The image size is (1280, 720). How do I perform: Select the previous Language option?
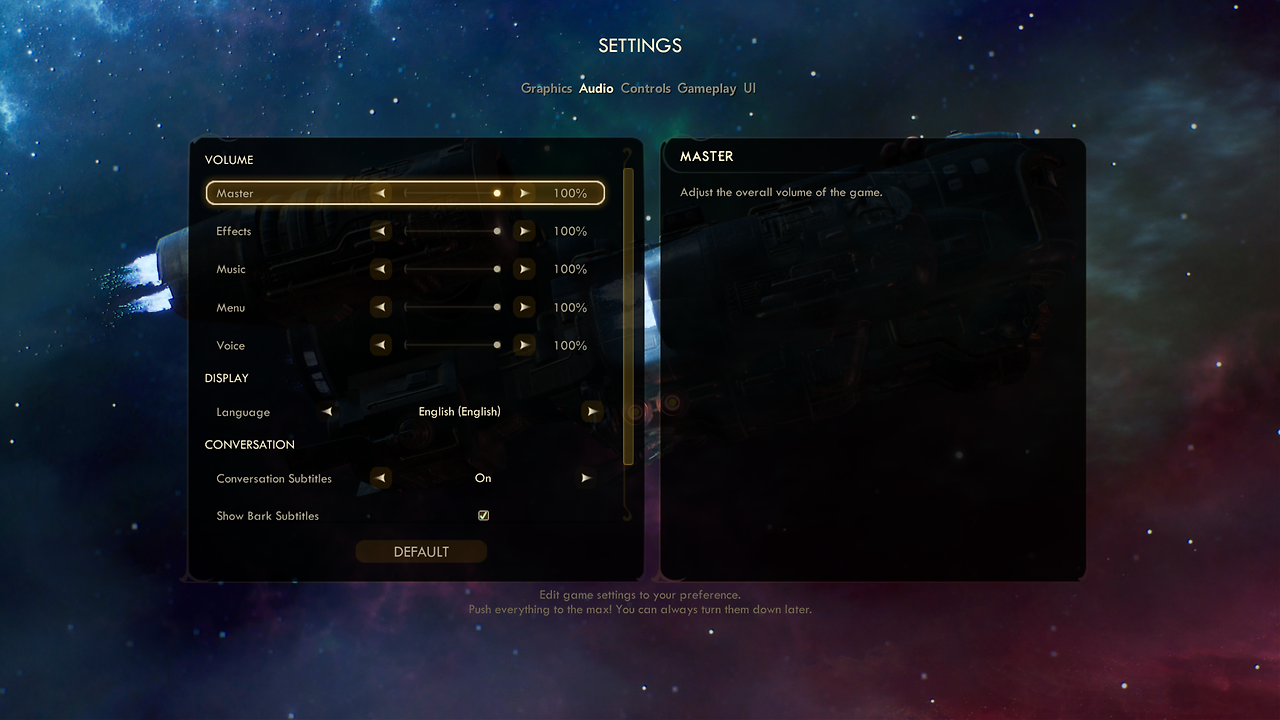click(x=327, y=412)
